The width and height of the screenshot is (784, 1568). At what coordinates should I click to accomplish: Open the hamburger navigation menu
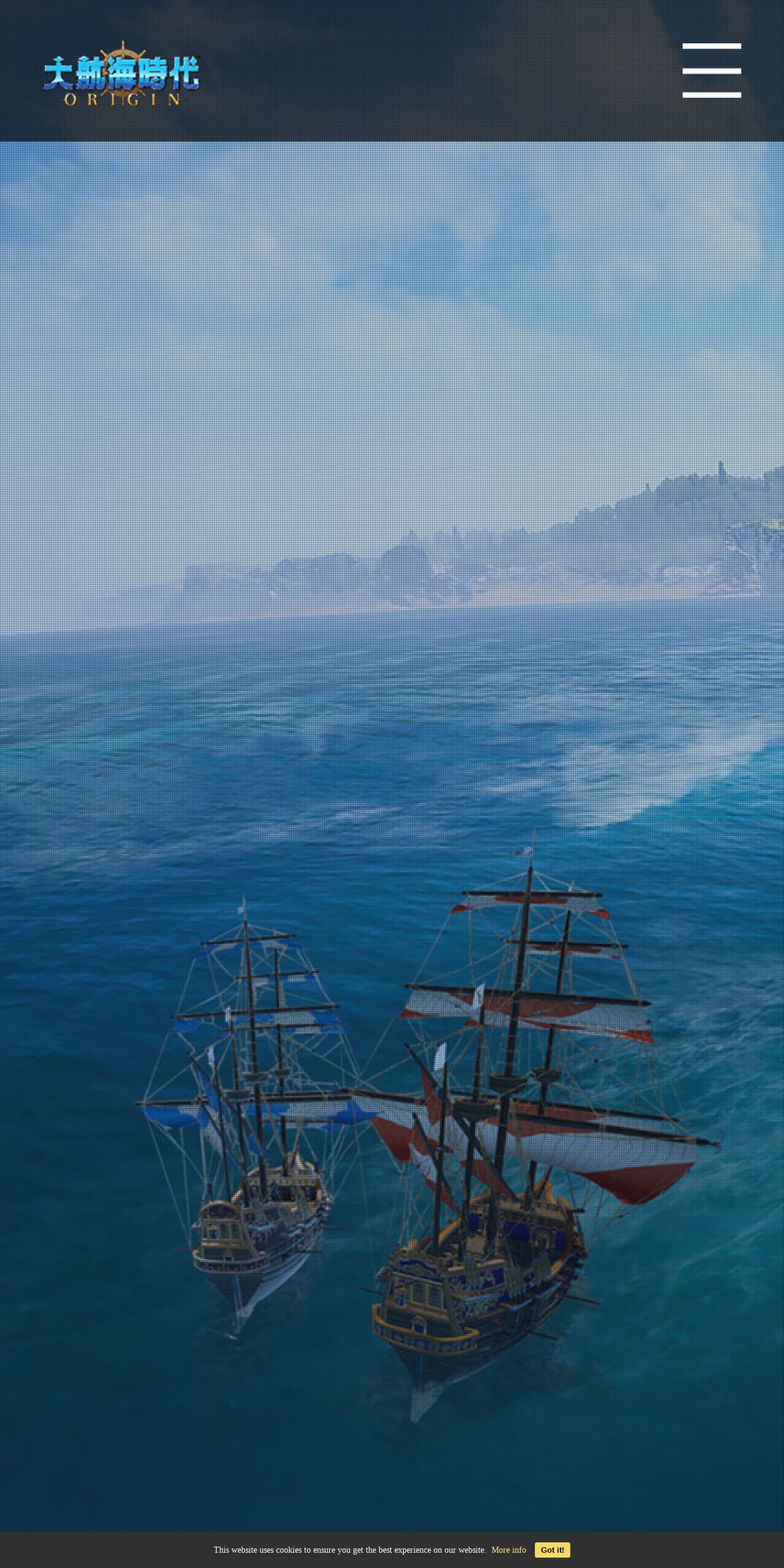point(711,70)
